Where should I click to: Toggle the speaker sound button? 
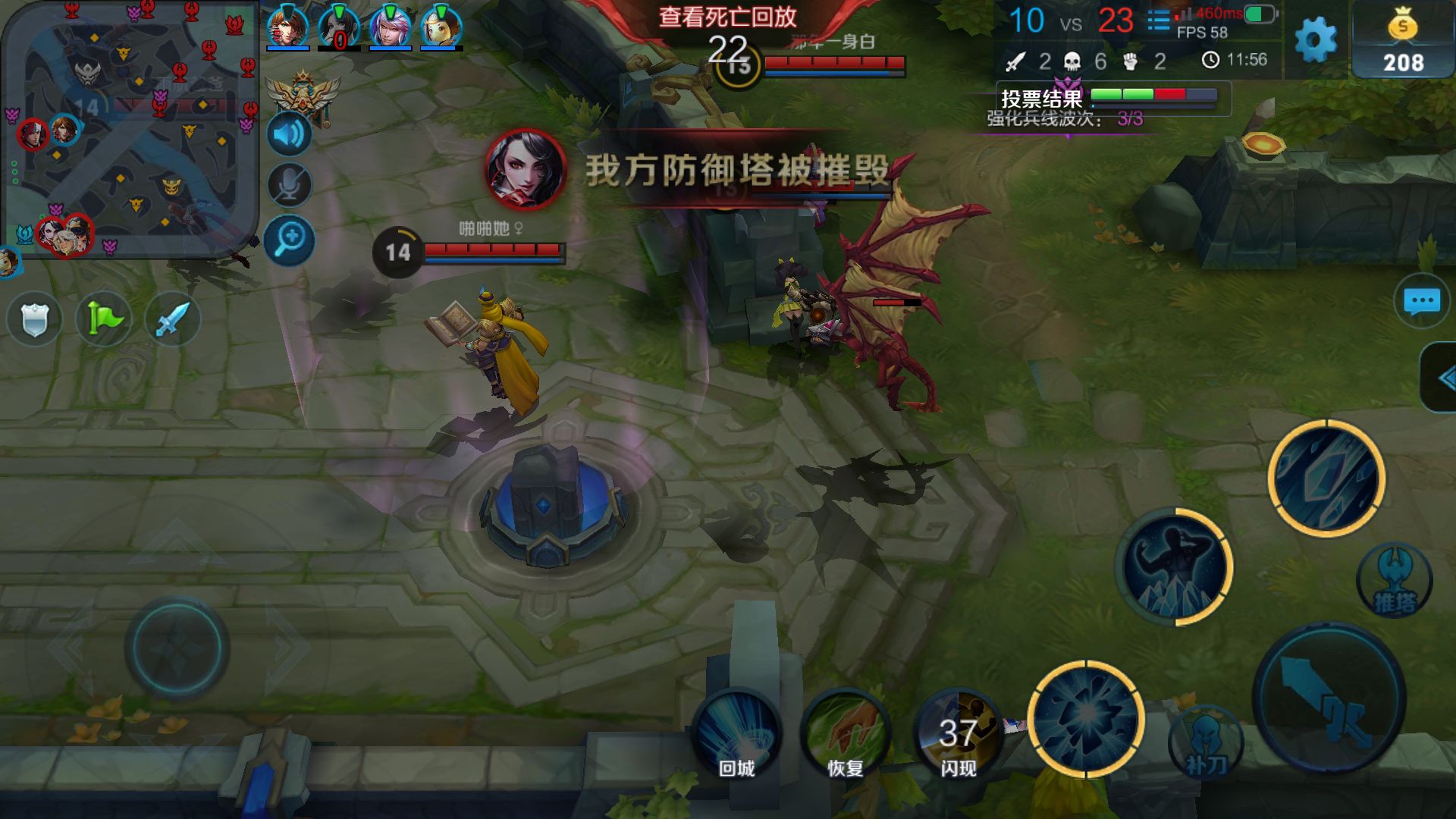[289, 135]
